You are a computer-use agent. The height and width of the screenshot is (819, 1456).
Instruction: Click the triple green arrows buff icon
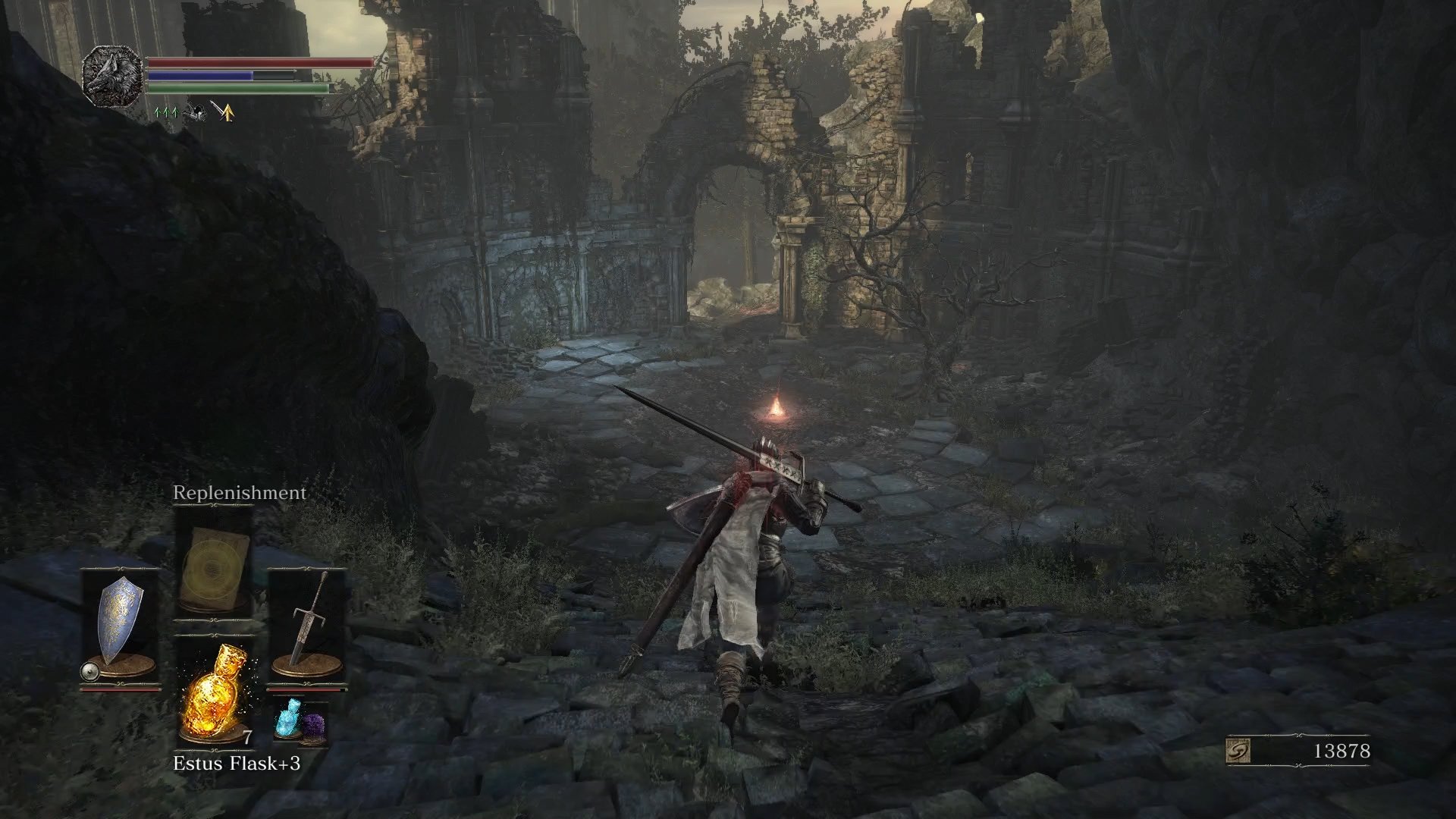click(x=166, y=111)
